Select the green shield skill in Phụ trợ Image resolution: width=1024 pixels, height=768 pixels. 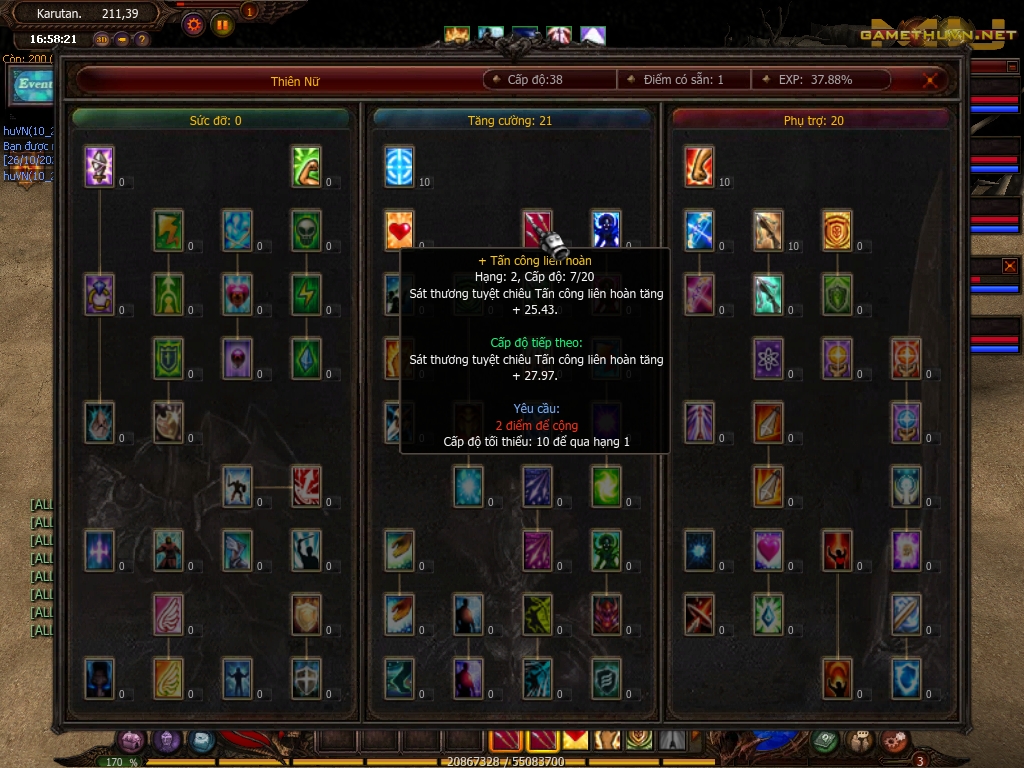coord(837,294)
